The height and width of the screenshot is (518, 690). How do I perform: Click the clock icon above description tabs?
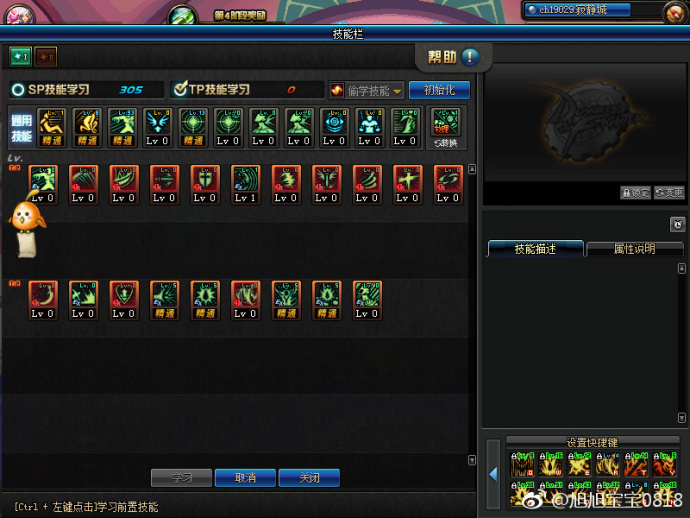[677, 224]
